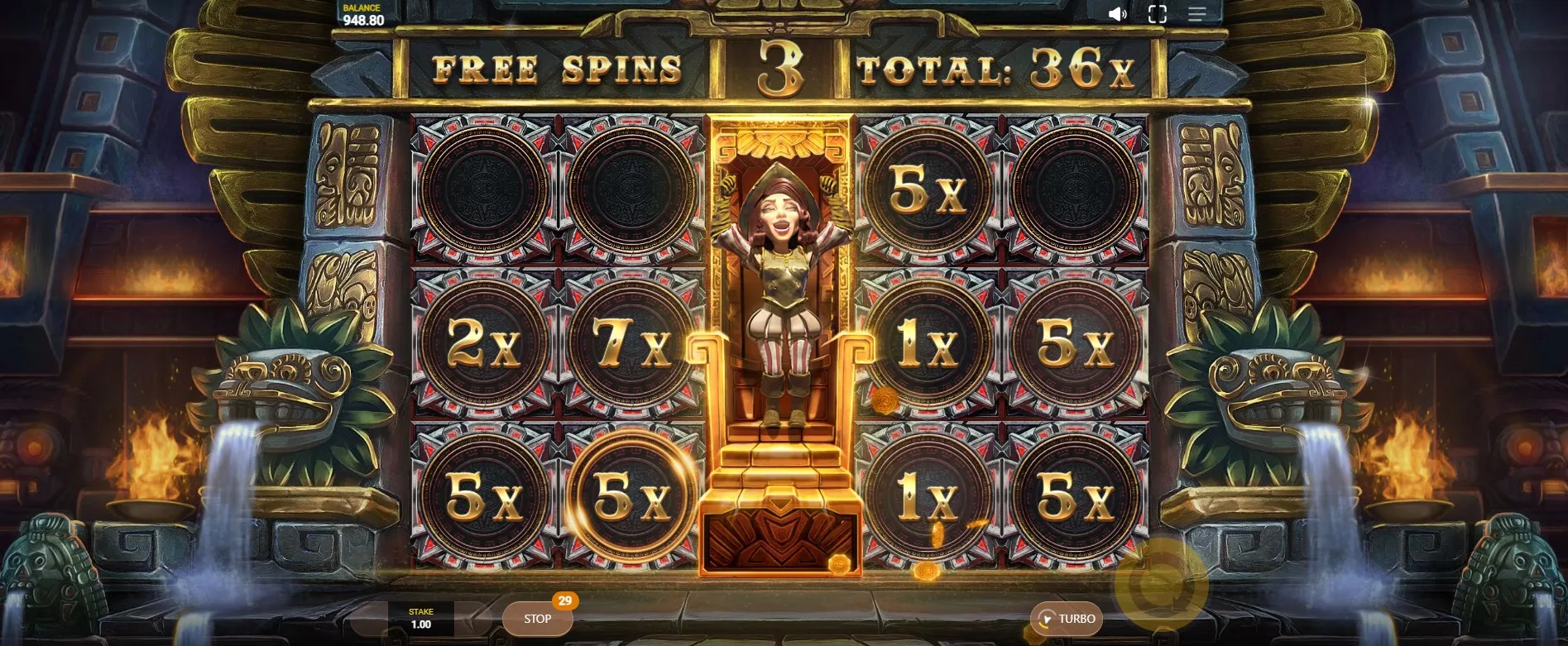Image resolution: width=1568 pixels, height=646 pixels.
Task: Toggle fullscreen mode
Action: point(1158,14)
